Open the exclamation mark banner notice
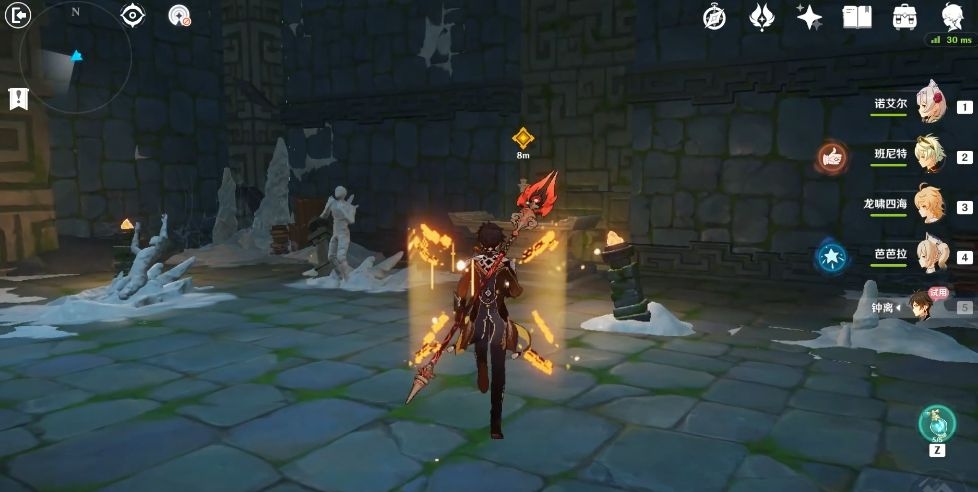Screen dimensions: 978x492 (17, 98)
